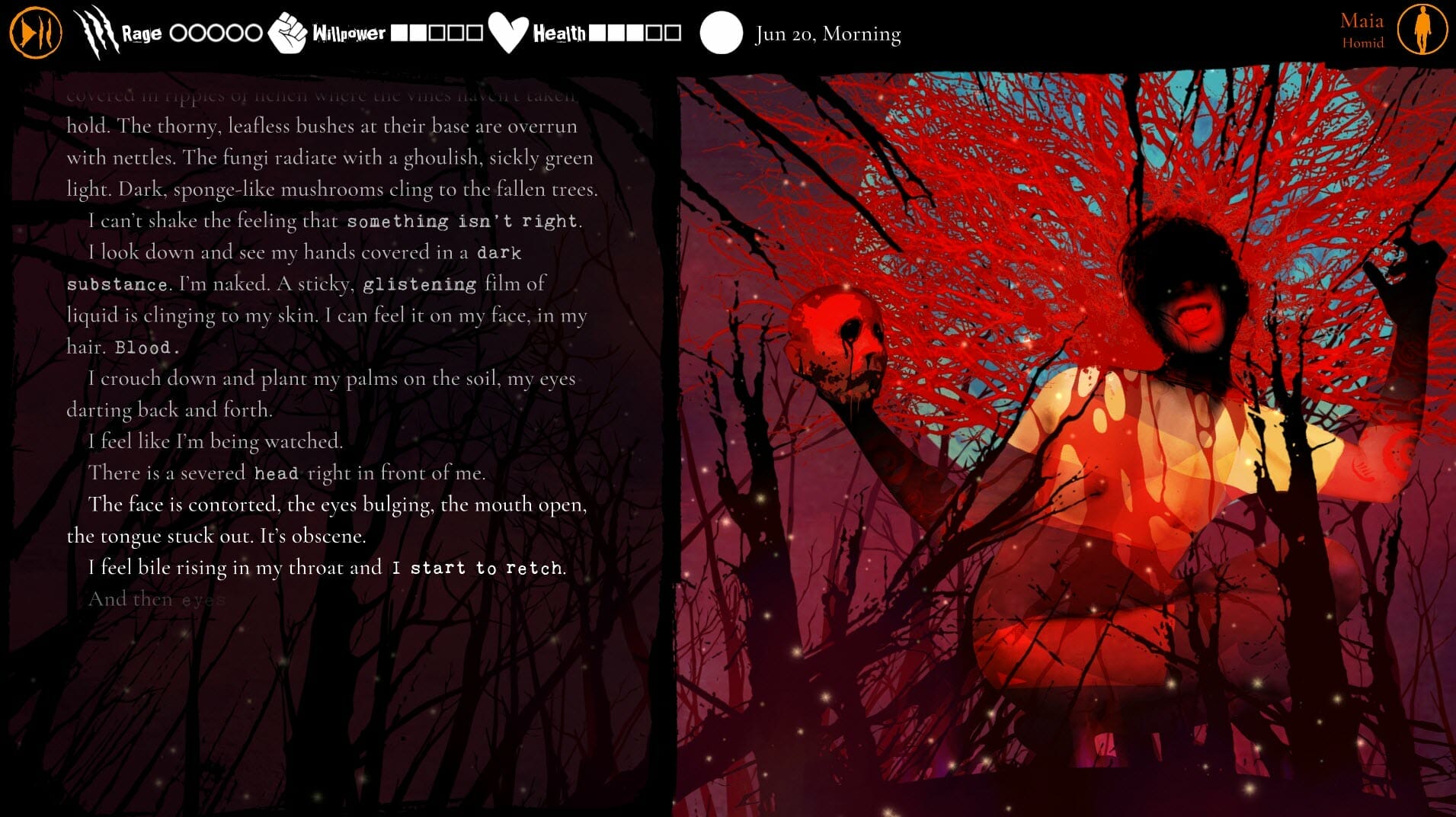The width and height of the screenshot is (1456, 817).
Task: Select the phrase 'something isn't right'
Action: coord(462,220)
